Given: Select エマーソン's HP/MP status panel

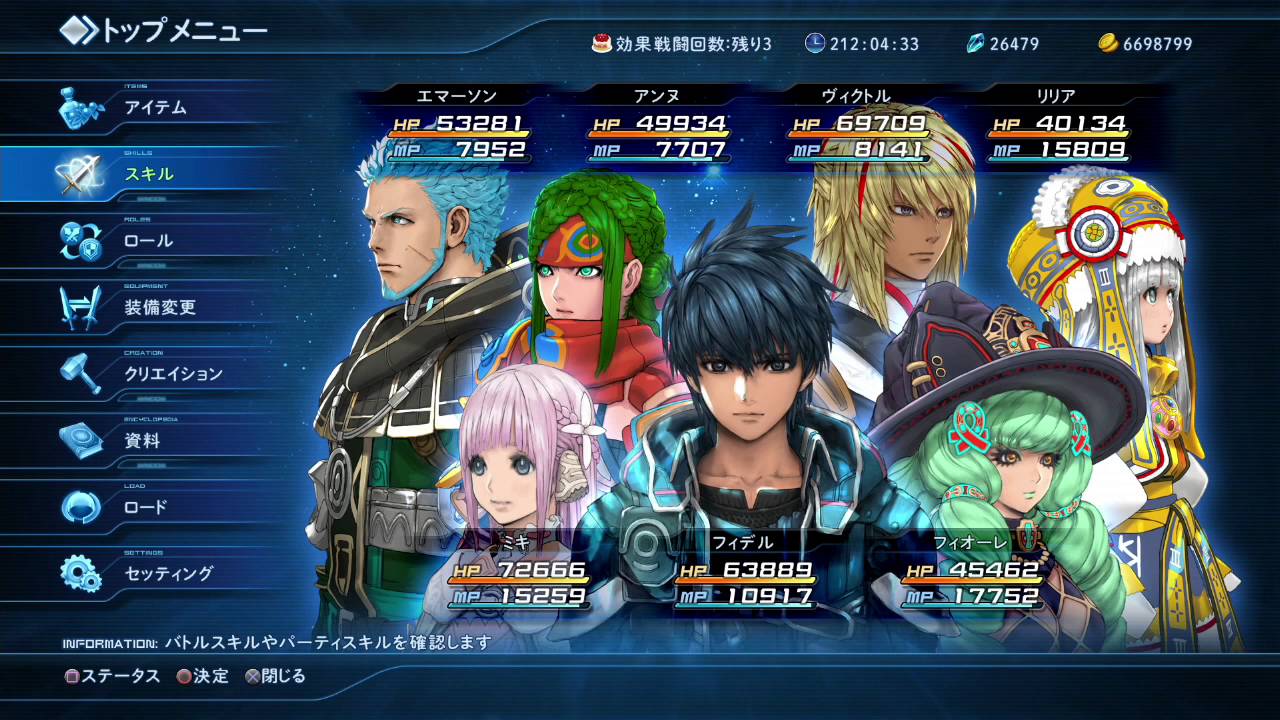Looking at the screenshot, I should click(457, 125).
